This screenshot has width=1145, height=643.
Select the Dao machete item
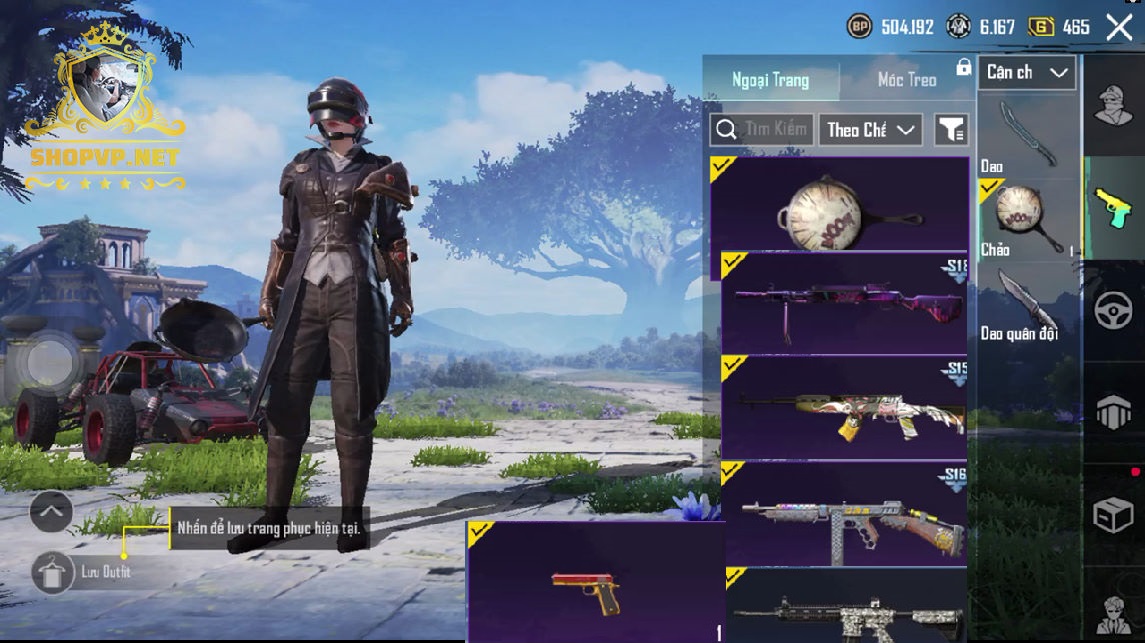click(x=1028, y=137)
